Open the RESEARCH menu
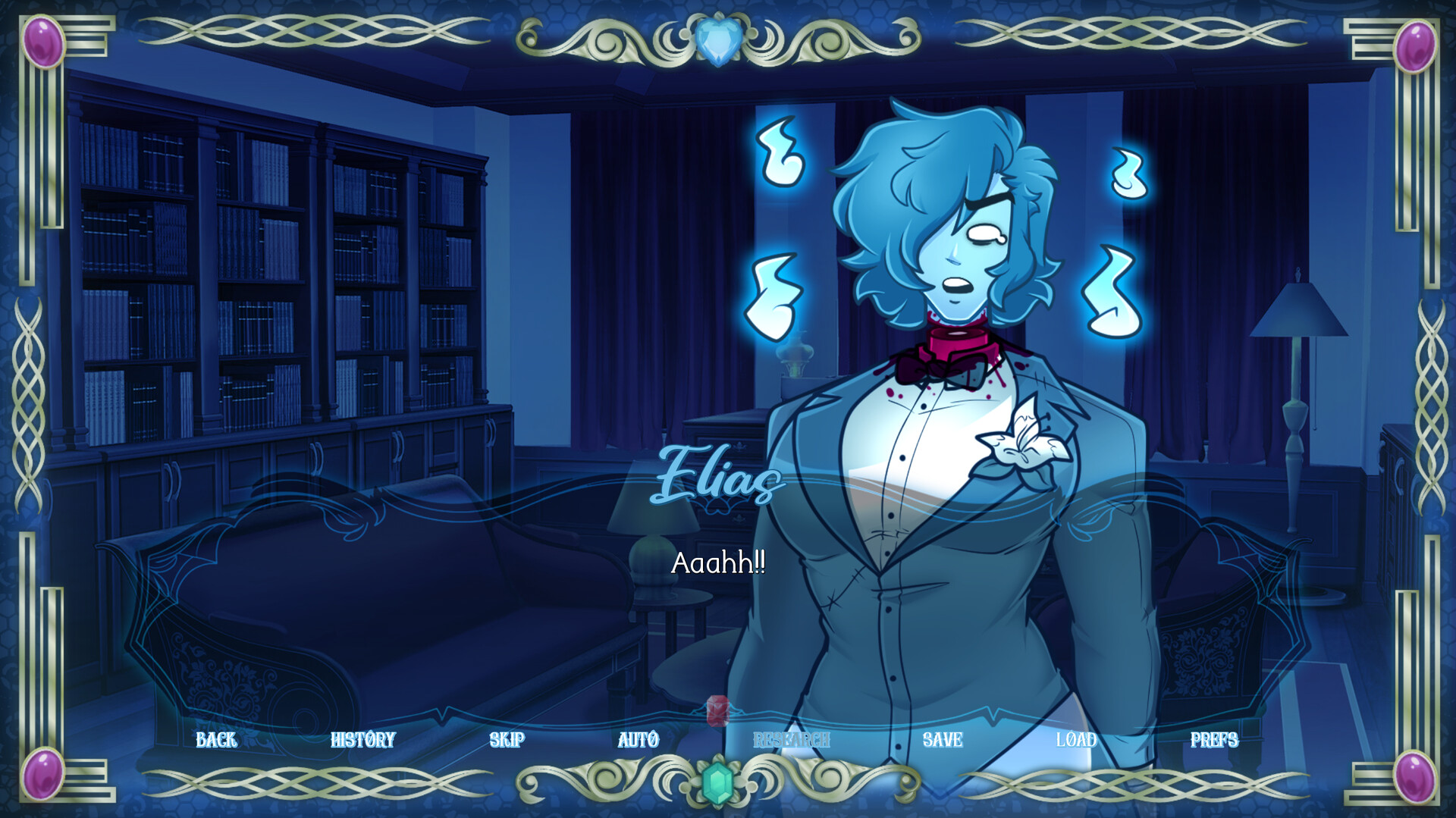 790,740
